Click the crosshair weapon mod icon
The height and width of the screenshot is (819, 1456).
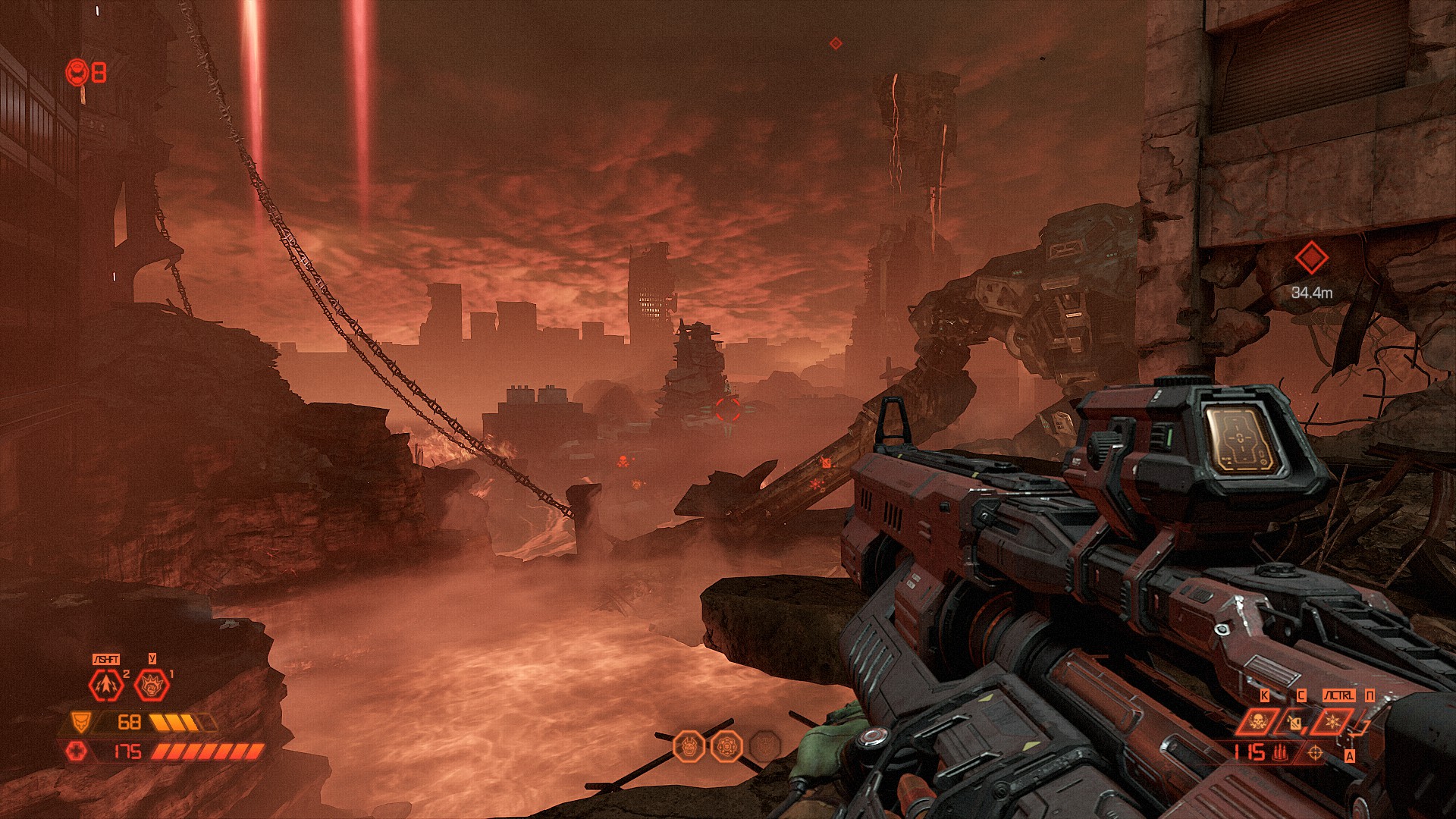[x=1316, y=752]
